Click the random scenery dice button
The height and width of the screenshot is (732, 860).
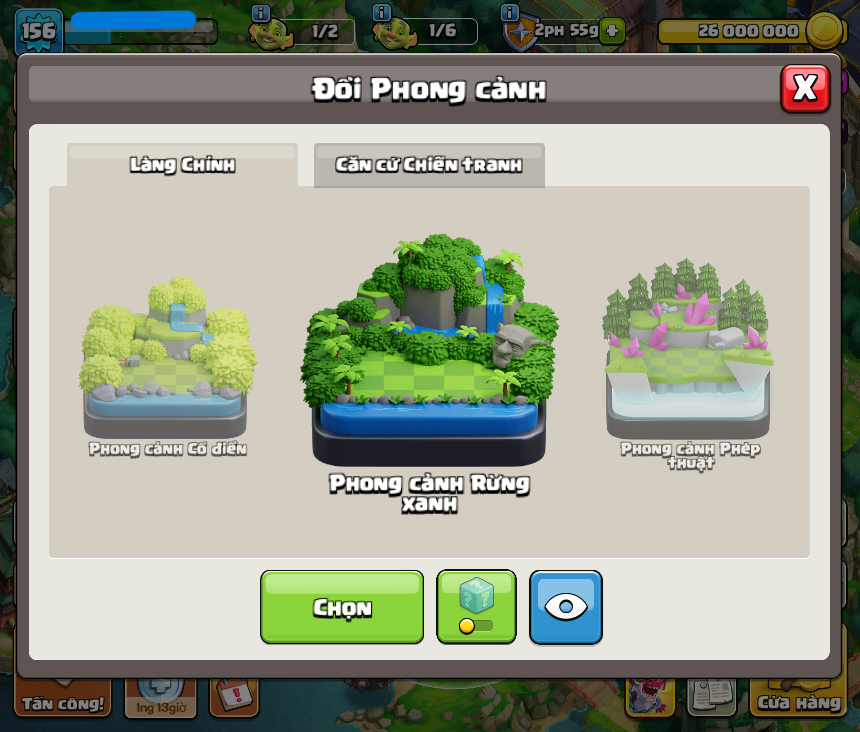[x=477, y=607]
